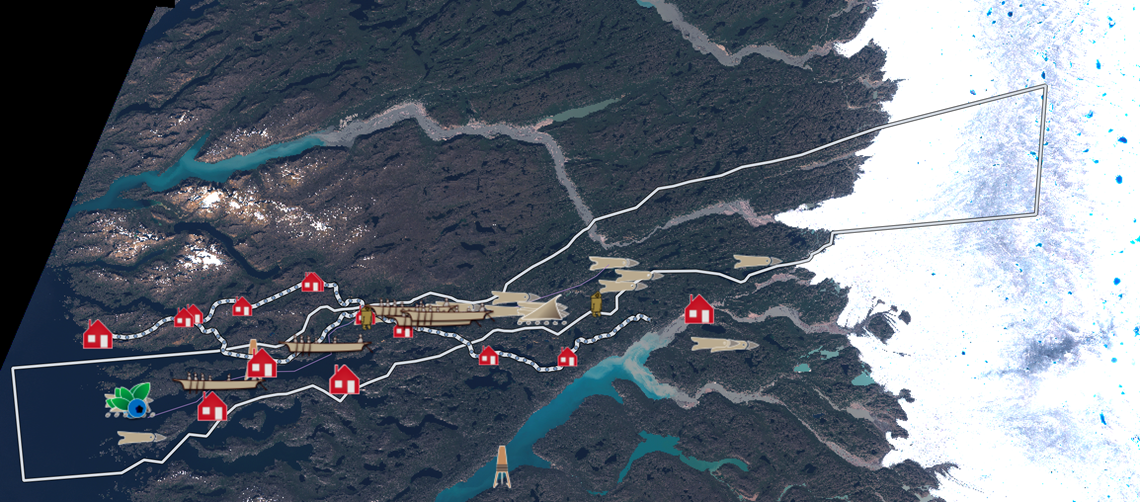Select the red house right of the blueberry marker
Screen dimensions: 1140x502
tap(212, 406)
